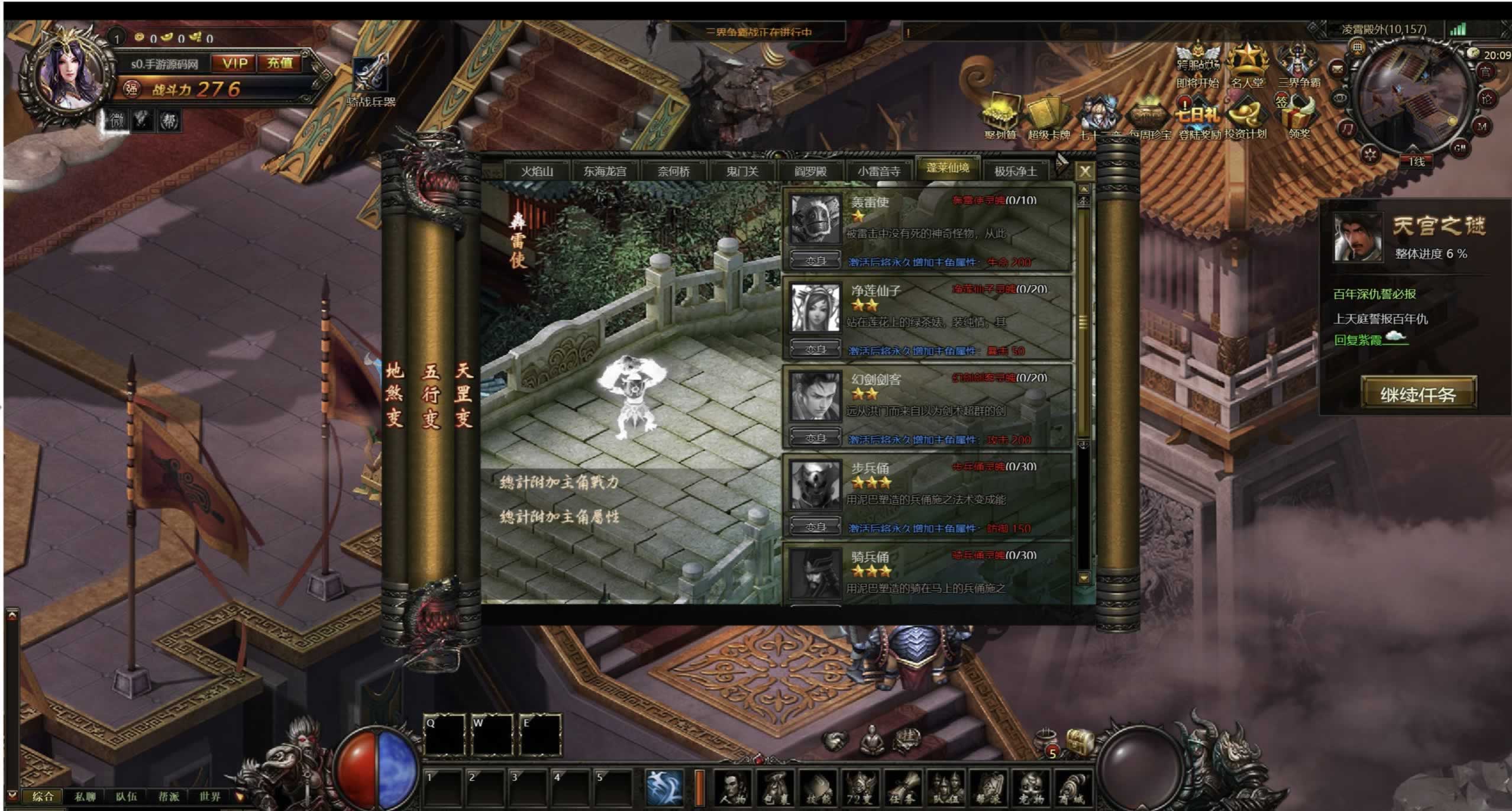Switch chat to the 世界 channel

(x=209, y=796)
